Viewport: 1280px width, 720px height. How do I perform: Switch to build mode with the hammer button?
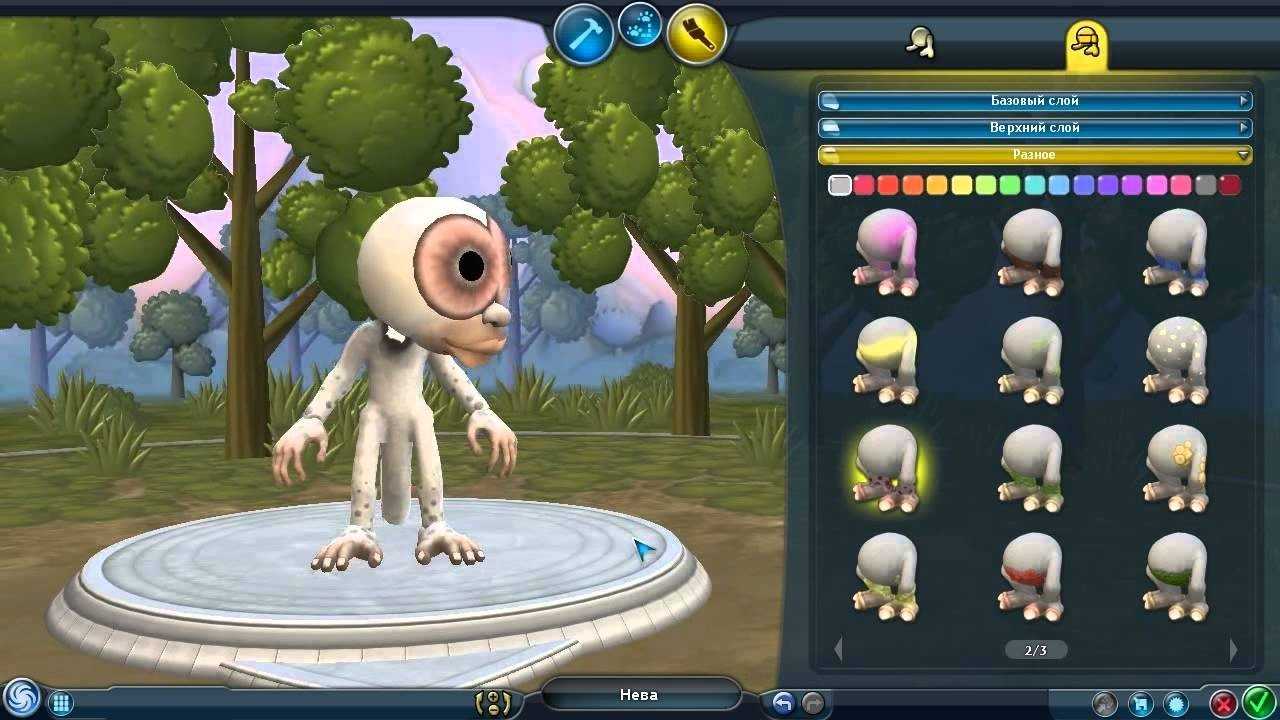click(x=583, y=35)
